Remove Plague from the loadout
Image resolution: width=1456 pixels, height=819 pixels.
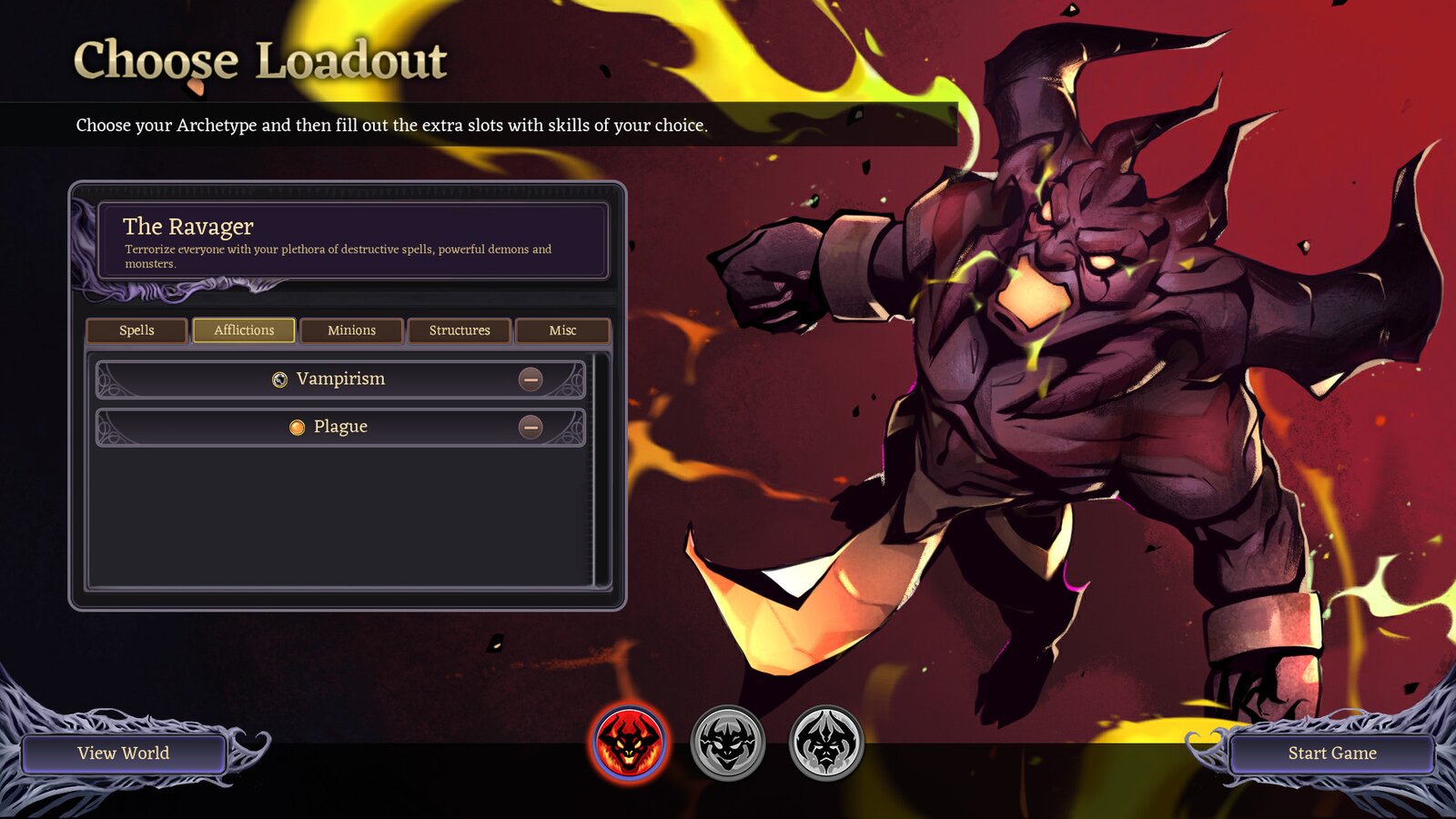[531, 426]
